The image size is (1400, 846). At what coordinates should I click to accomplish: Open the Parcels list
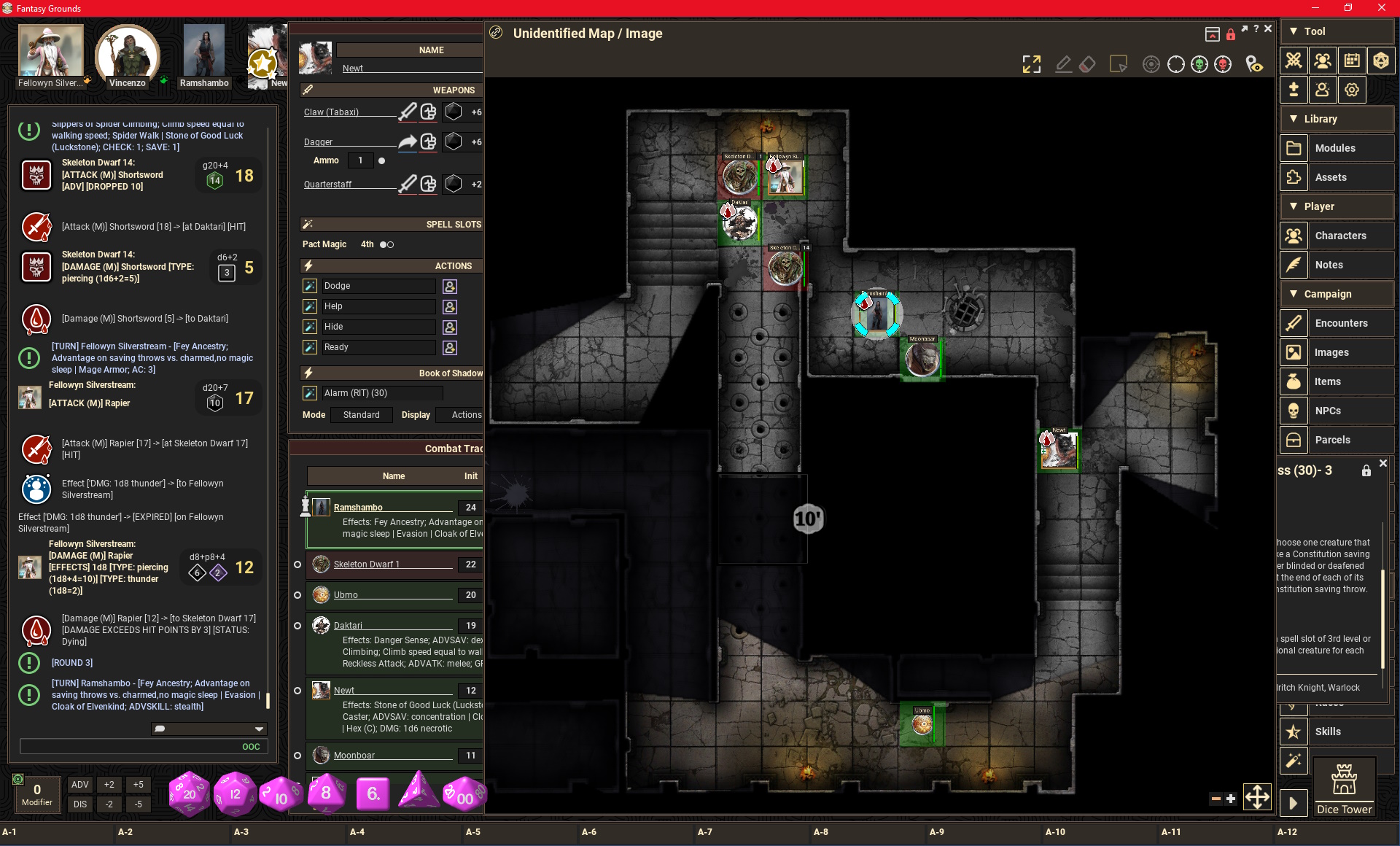click(x=1332, y=440)
